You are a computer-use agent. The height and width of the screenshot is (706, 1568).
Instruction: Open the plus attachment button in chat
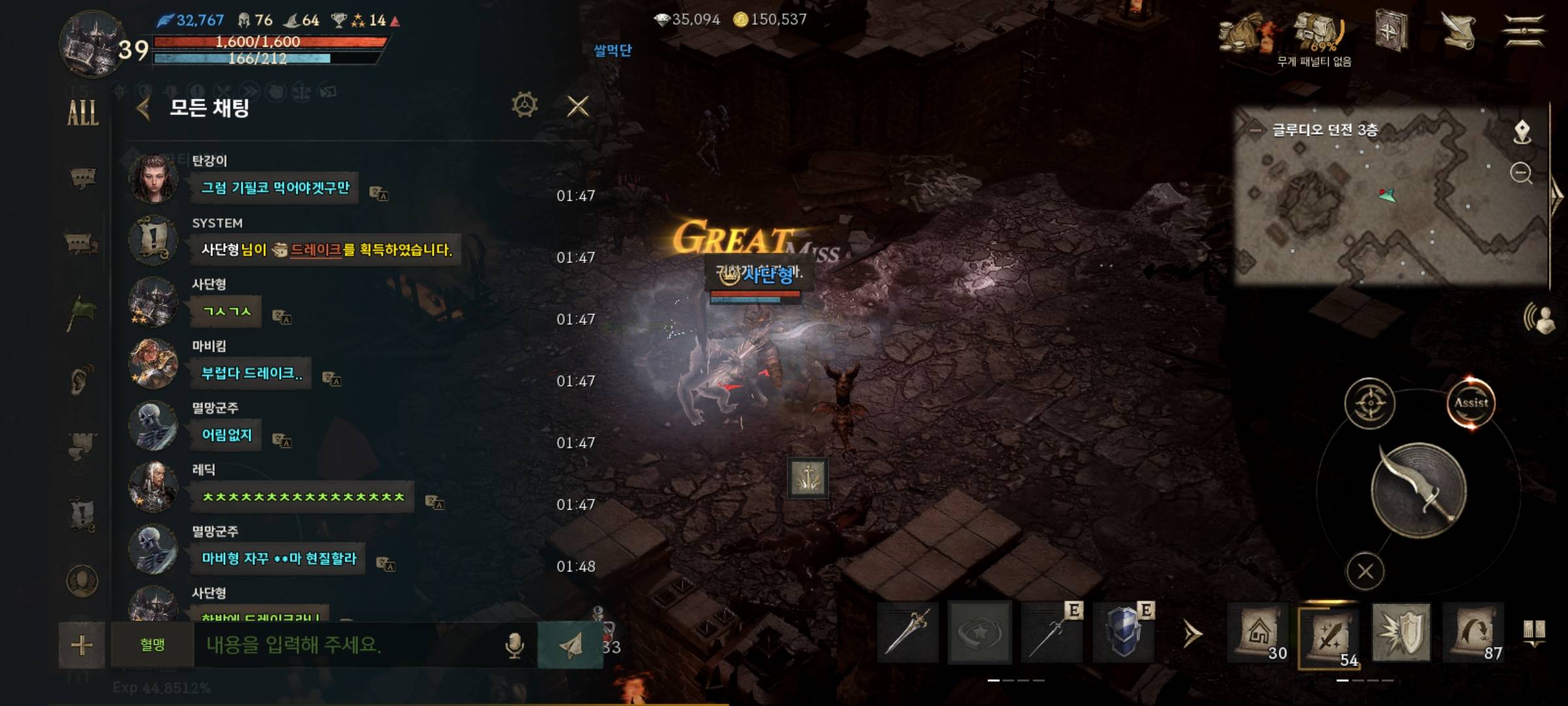[x=82, y=645]
